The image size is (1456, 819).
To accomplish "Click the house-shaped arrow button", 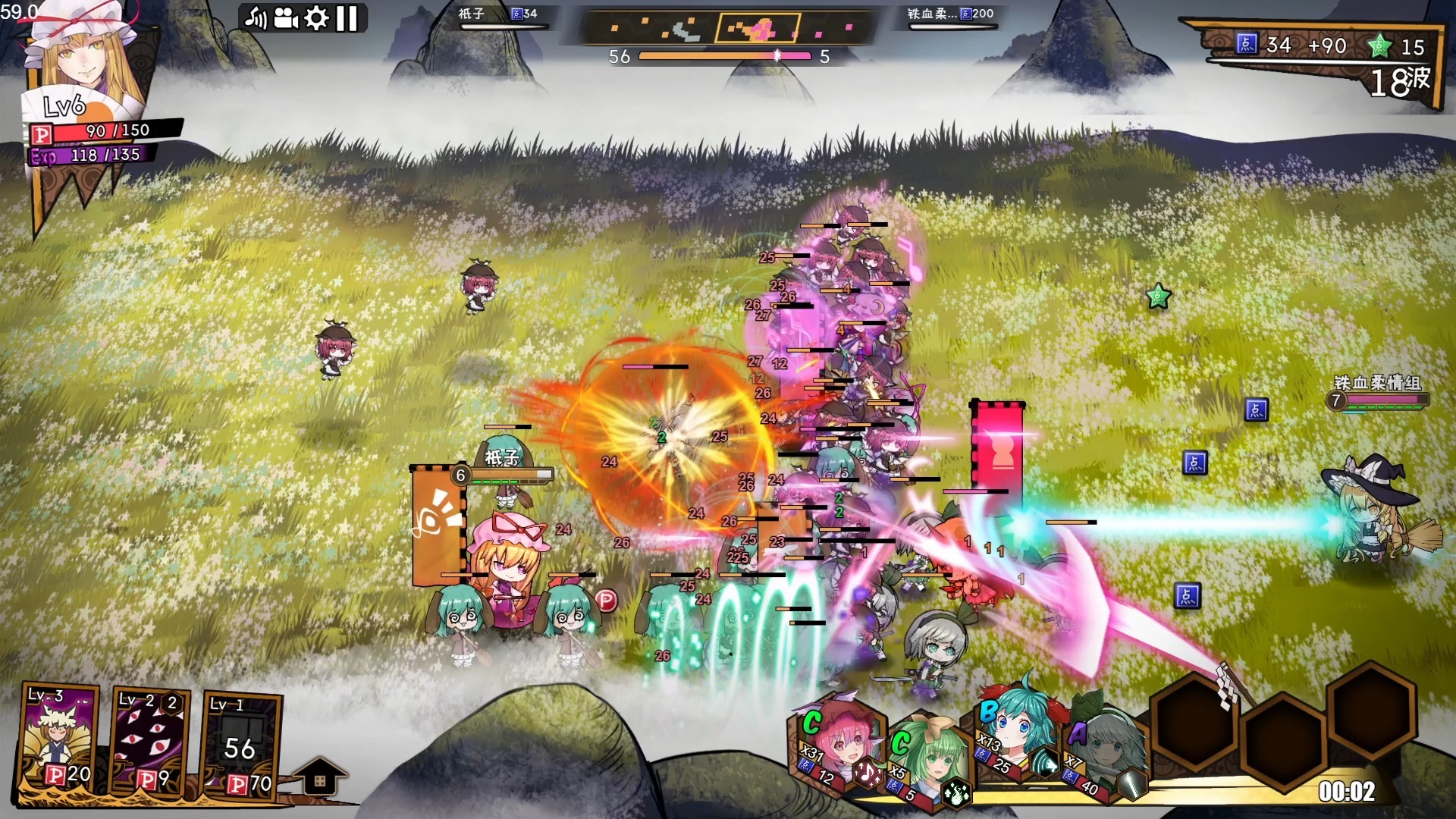I will 319,777.
